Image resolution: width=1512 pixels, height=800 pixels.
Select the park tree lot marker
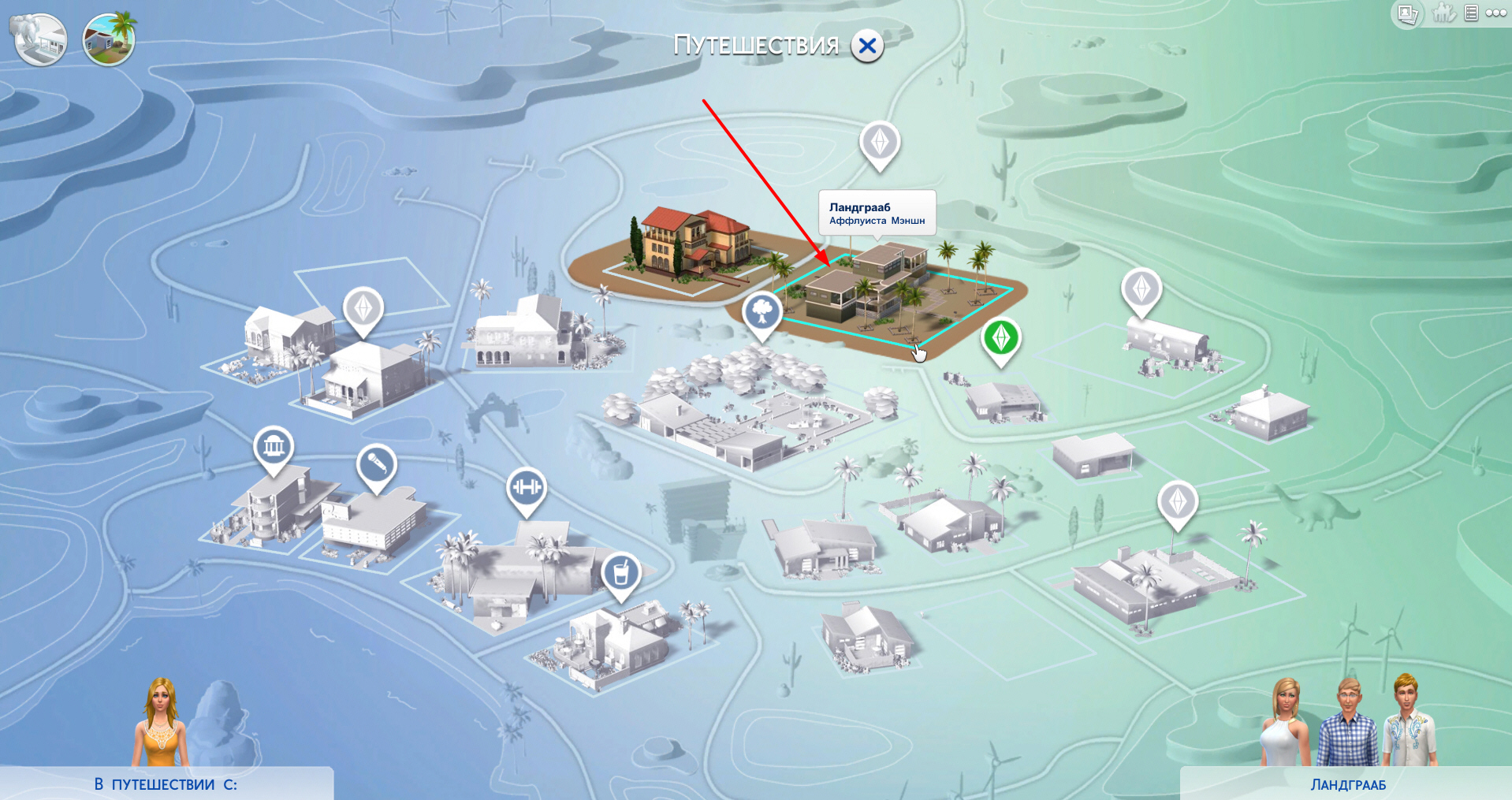point(762,312)
